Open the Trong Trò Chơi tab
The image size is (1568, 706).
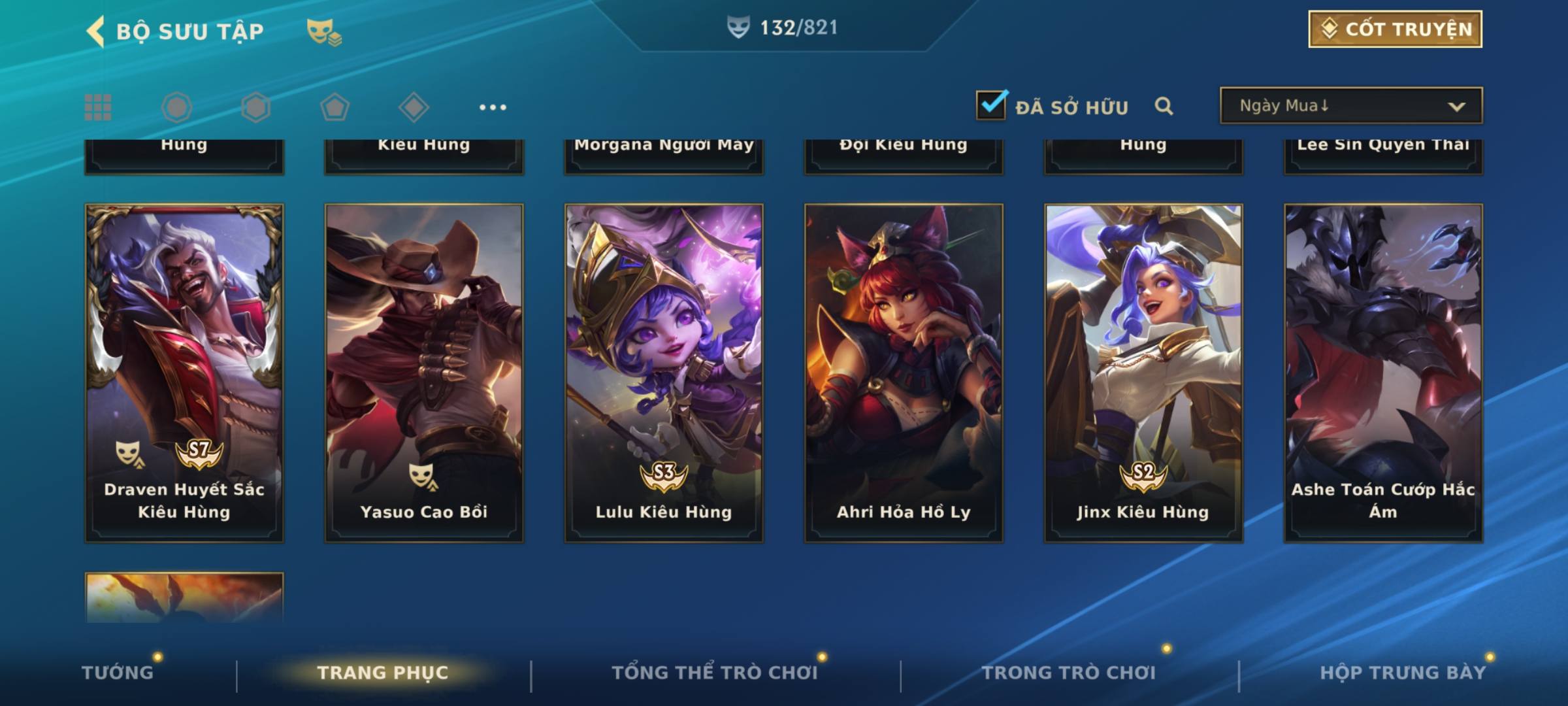coord(1069,673)
